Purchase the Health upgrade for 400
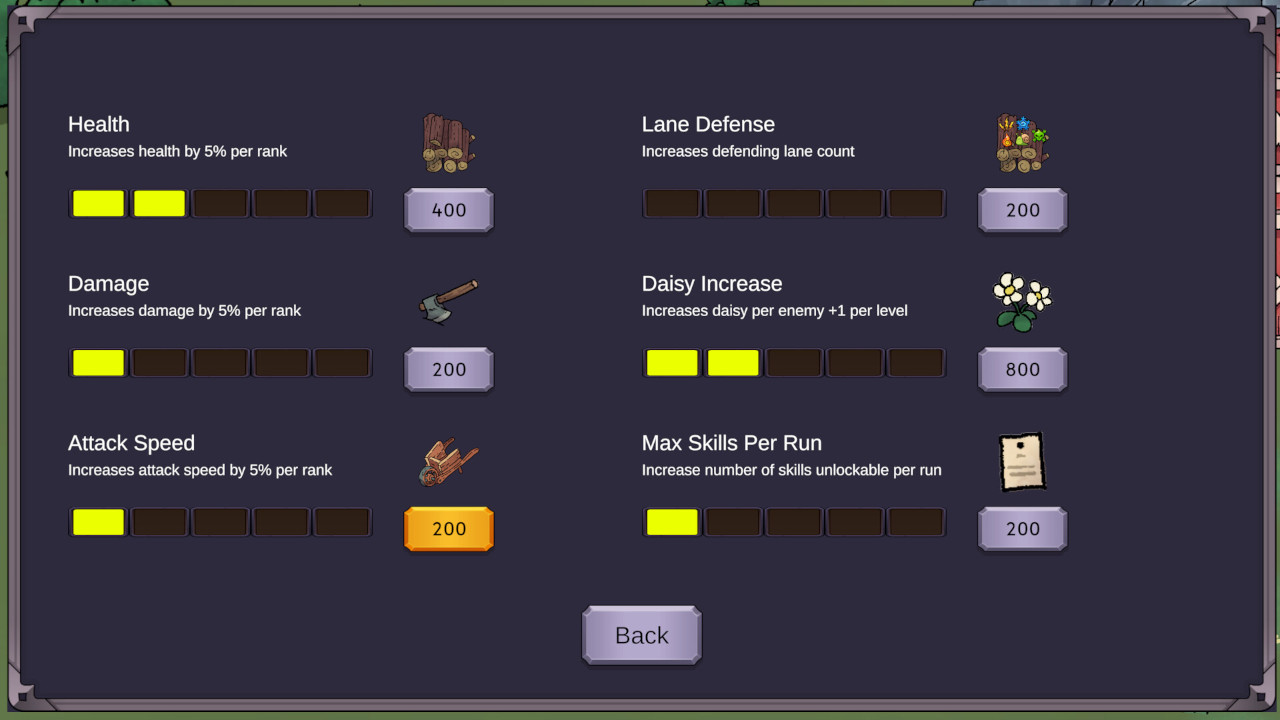The image size is (1280, 720). tap(448, 210)
